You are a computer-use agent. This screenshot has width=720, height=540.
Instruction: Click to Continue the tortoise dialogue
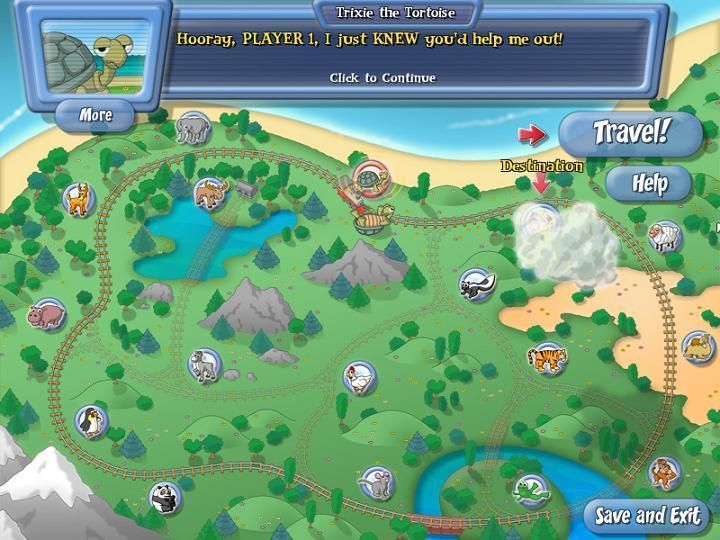[x=383, y=77]
